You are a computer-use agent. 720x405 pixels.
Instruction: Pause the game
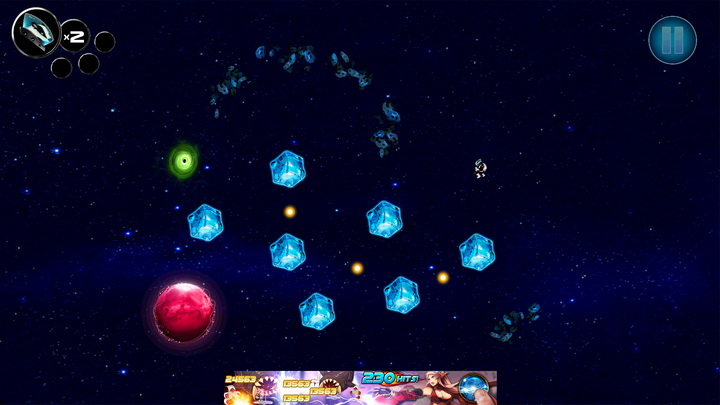pos(672,41)
